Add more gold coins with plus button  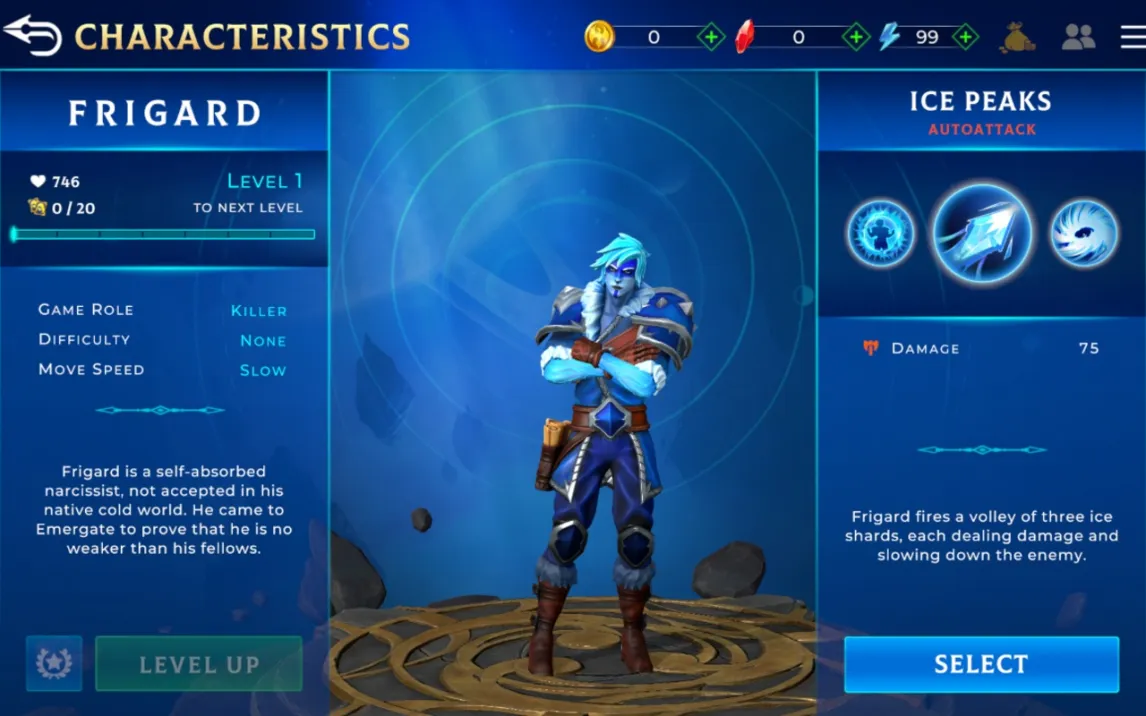[711, 38]
